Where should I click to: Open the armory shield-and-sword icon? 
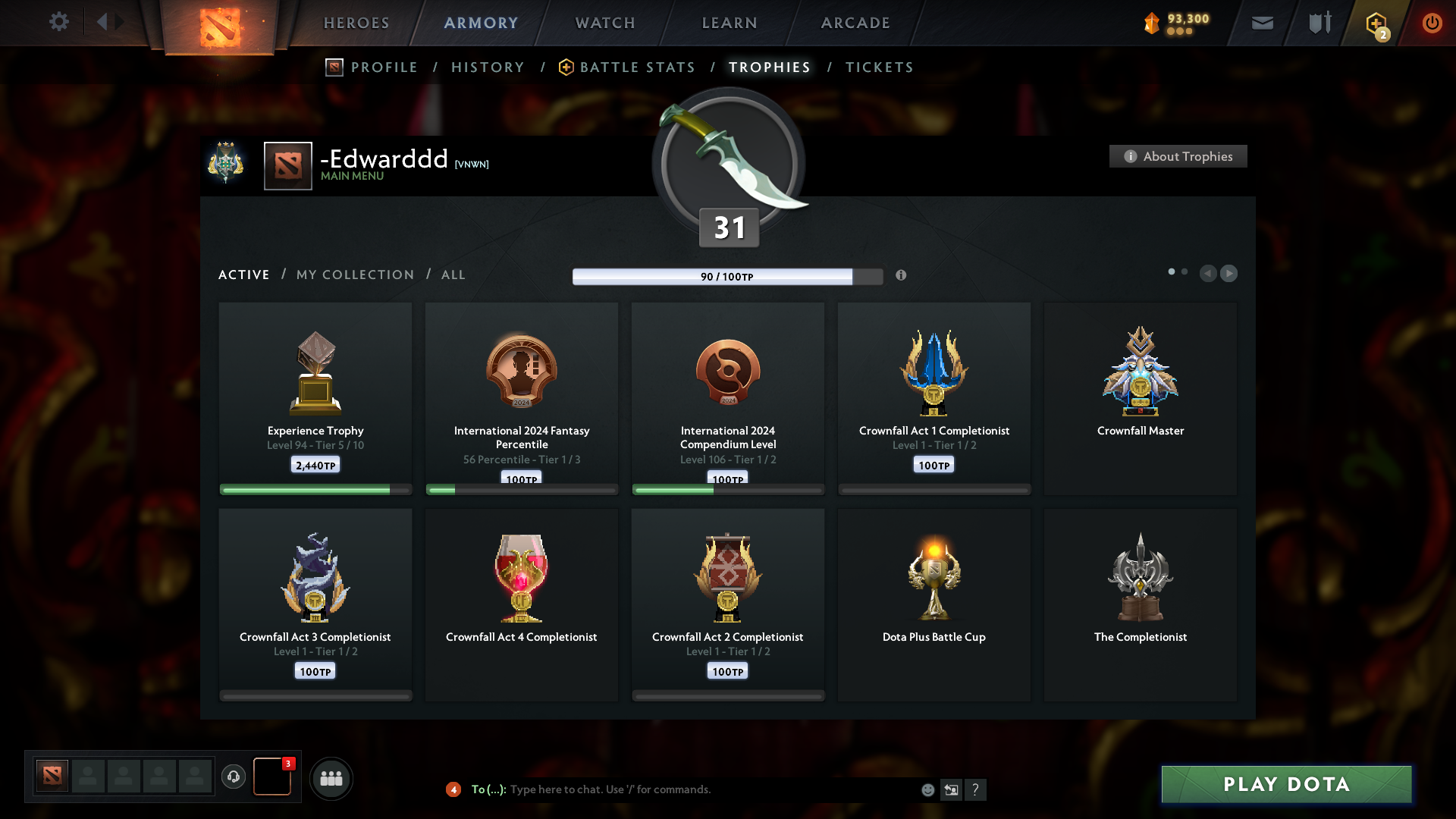(x=1319, y=23)
